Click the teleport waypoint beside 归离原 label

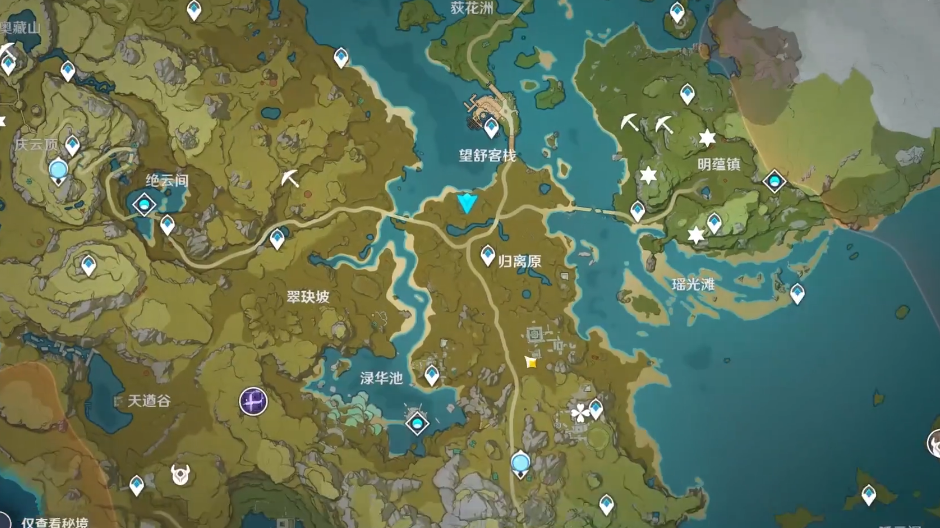coord(488,255)
